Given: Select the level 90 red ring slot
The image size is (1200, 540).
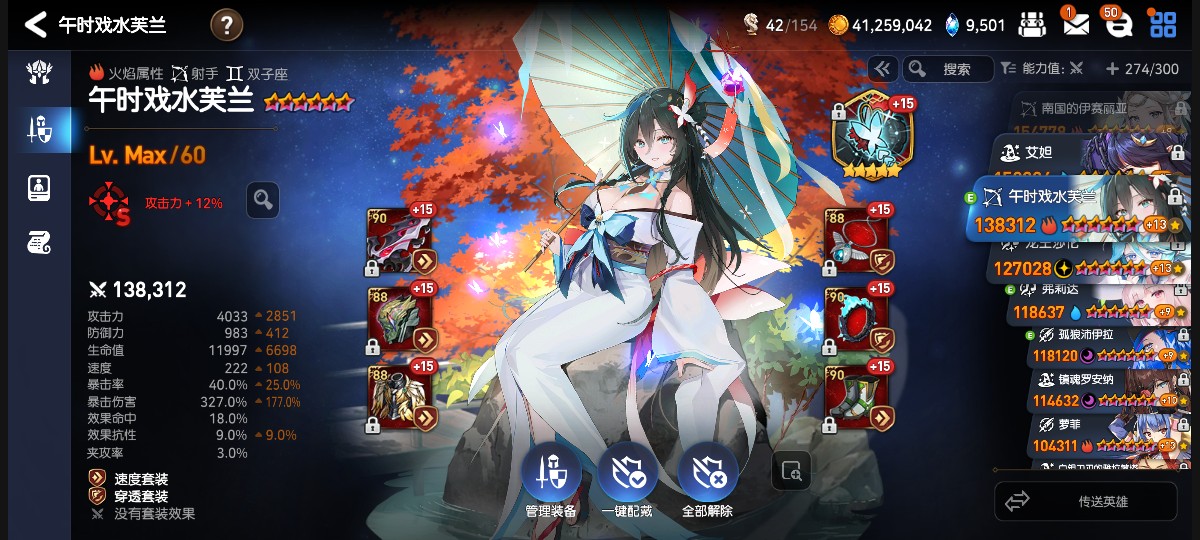Looking at the screenshot, I should 856,317.
